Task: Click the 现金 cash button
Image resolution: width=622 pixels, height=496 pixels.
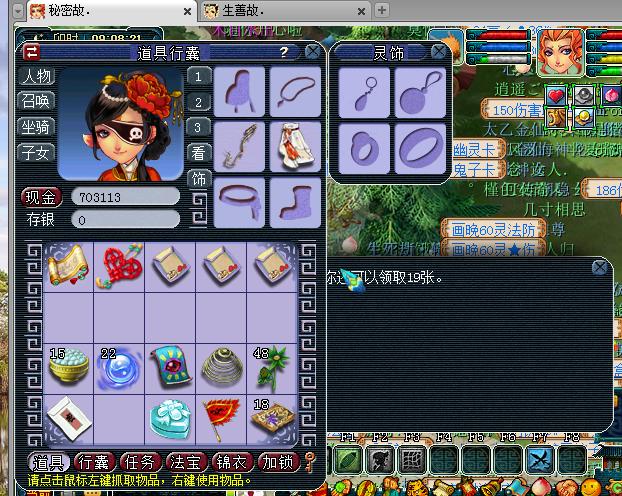Action: (x=41, y=197)
